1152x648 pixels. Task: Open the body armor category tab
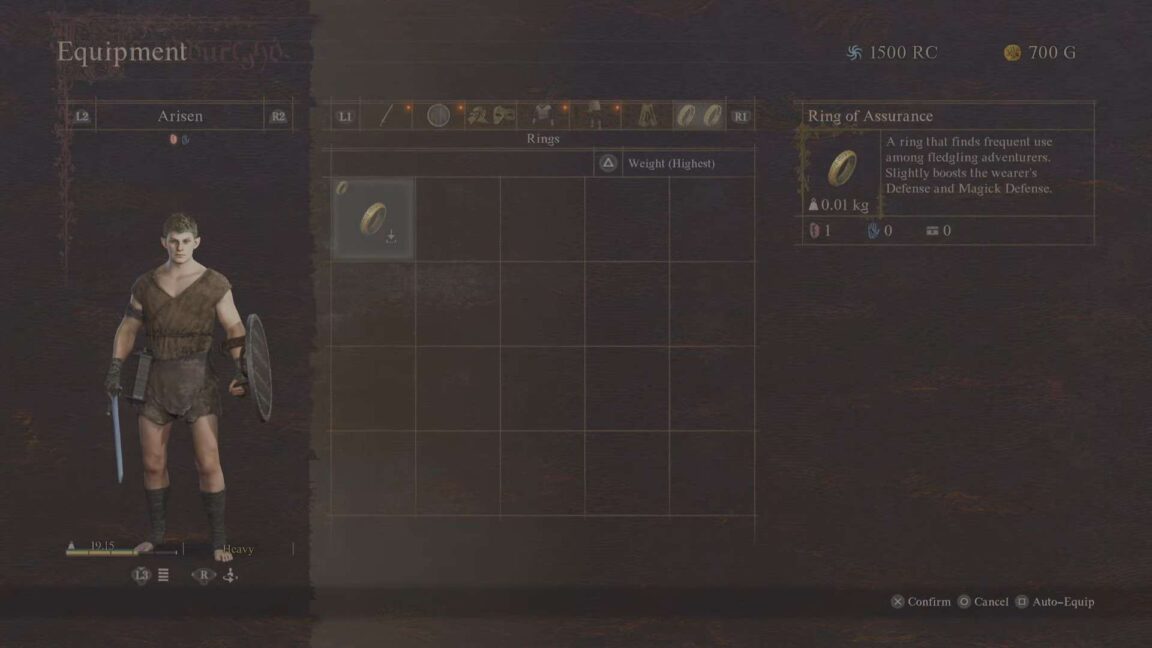(x=543, y=116)
